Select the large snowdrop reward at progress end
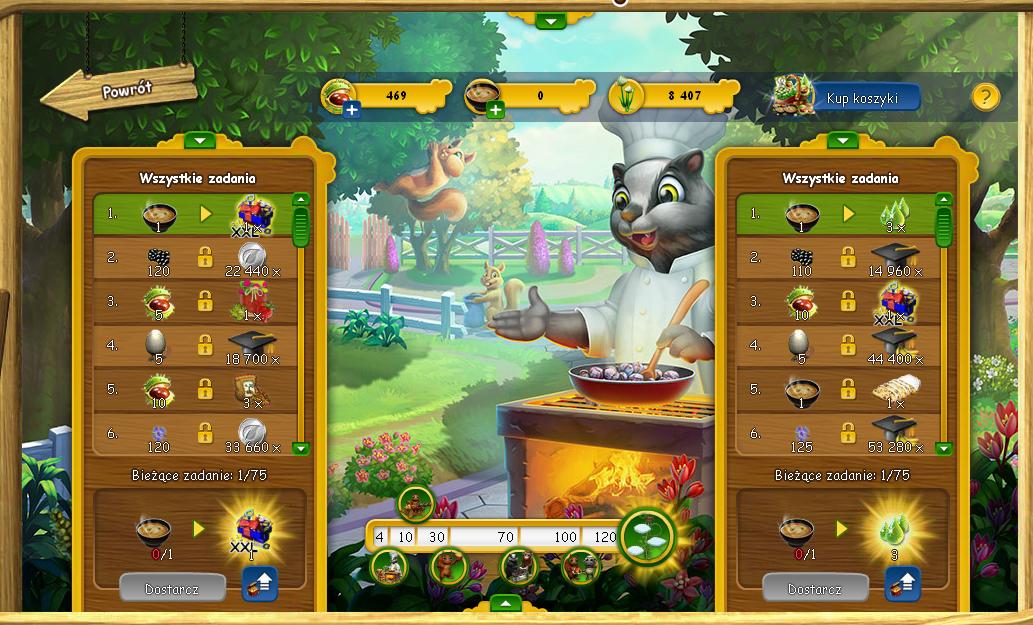Viewport: 1033px width, 625px height. [646, 537]
